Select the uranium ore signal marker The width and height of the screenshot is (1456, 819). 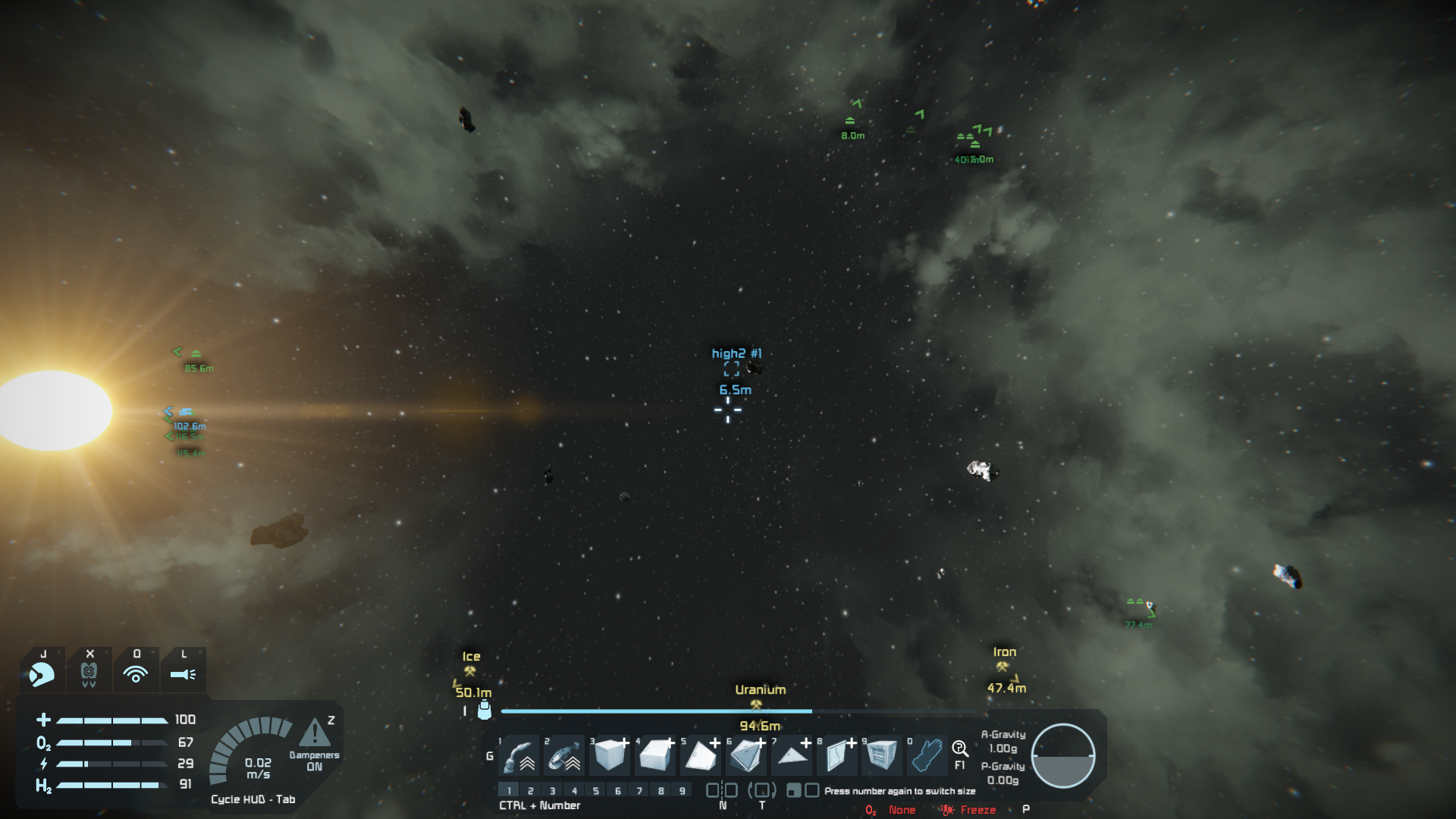[x=756, y=704]
